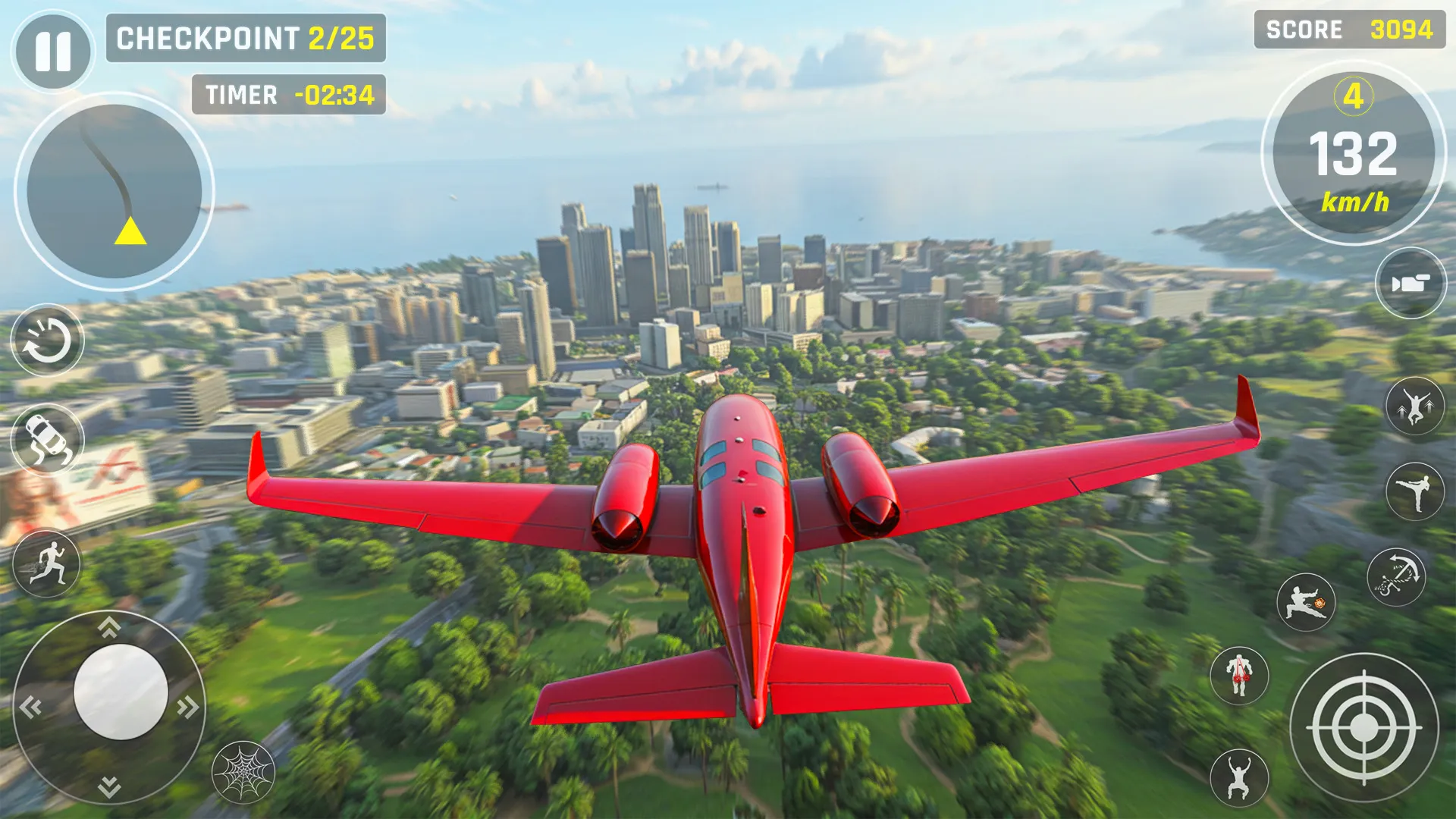The height and width of the screenshot is (819, 1456).
Task: Tap the joystick's down arrow
Action: [x=109, y=786]
